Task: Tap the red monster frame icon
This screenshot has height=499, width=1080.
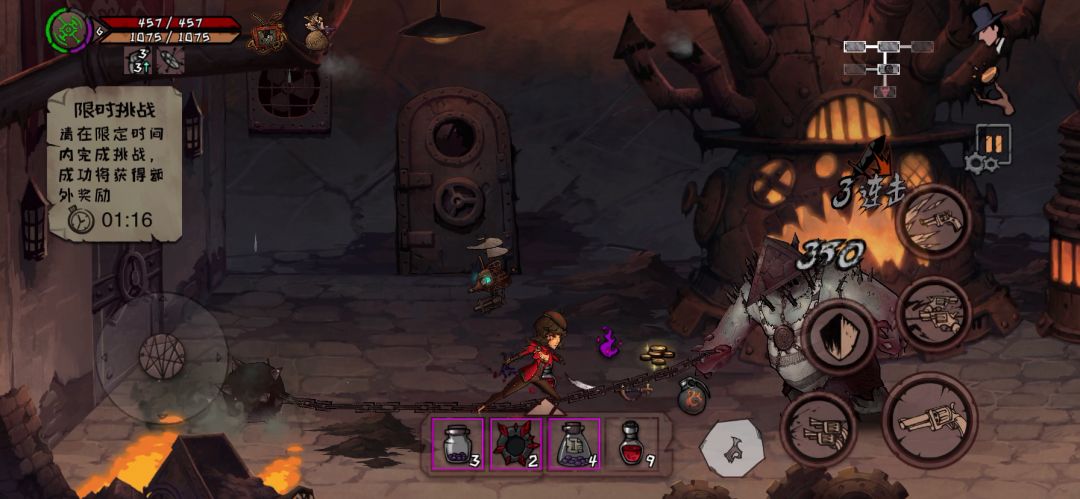Action: pos(268,34)
